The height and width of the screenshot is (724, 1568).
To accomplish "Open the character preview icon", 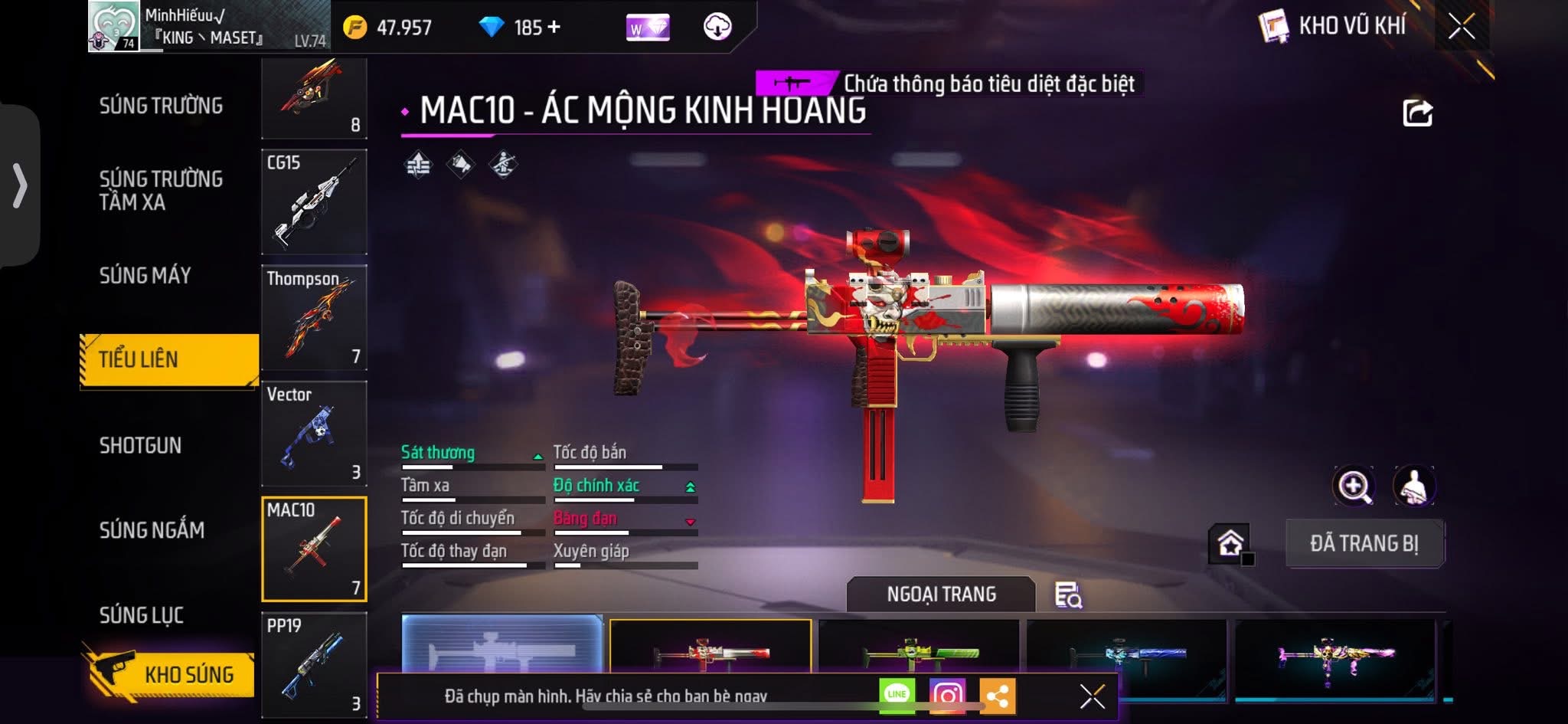I will click(x=1414, y=486).
